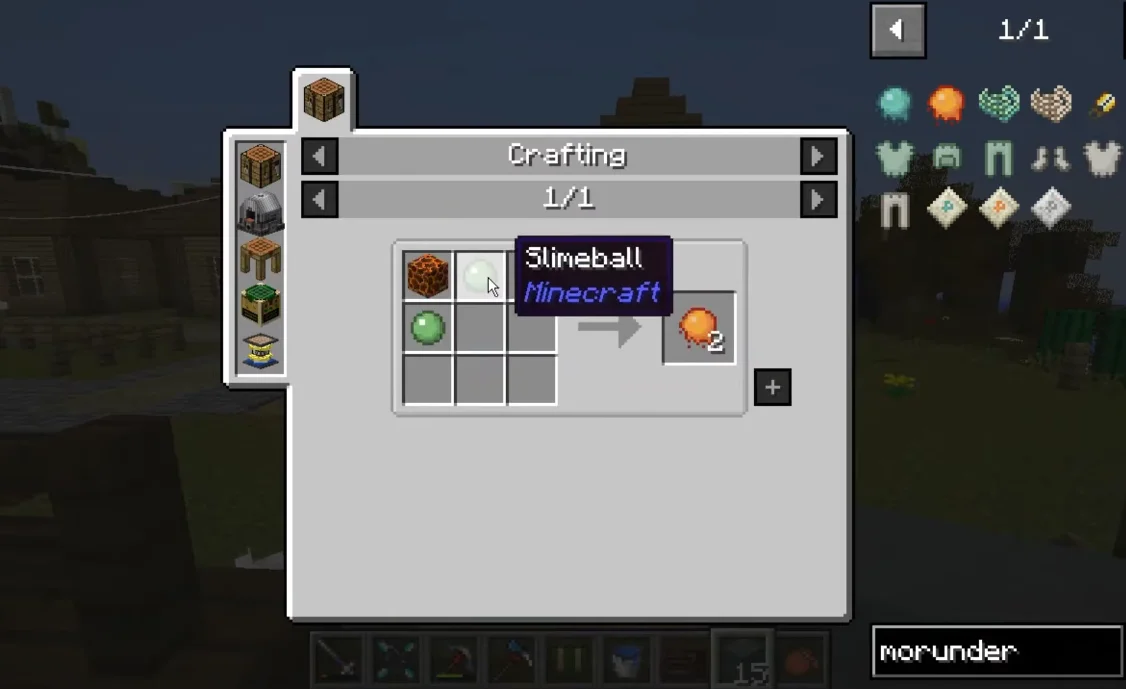Select the blue slime ball in the item list
Screen dimensions: 1126x689
(x=894, y=103)
